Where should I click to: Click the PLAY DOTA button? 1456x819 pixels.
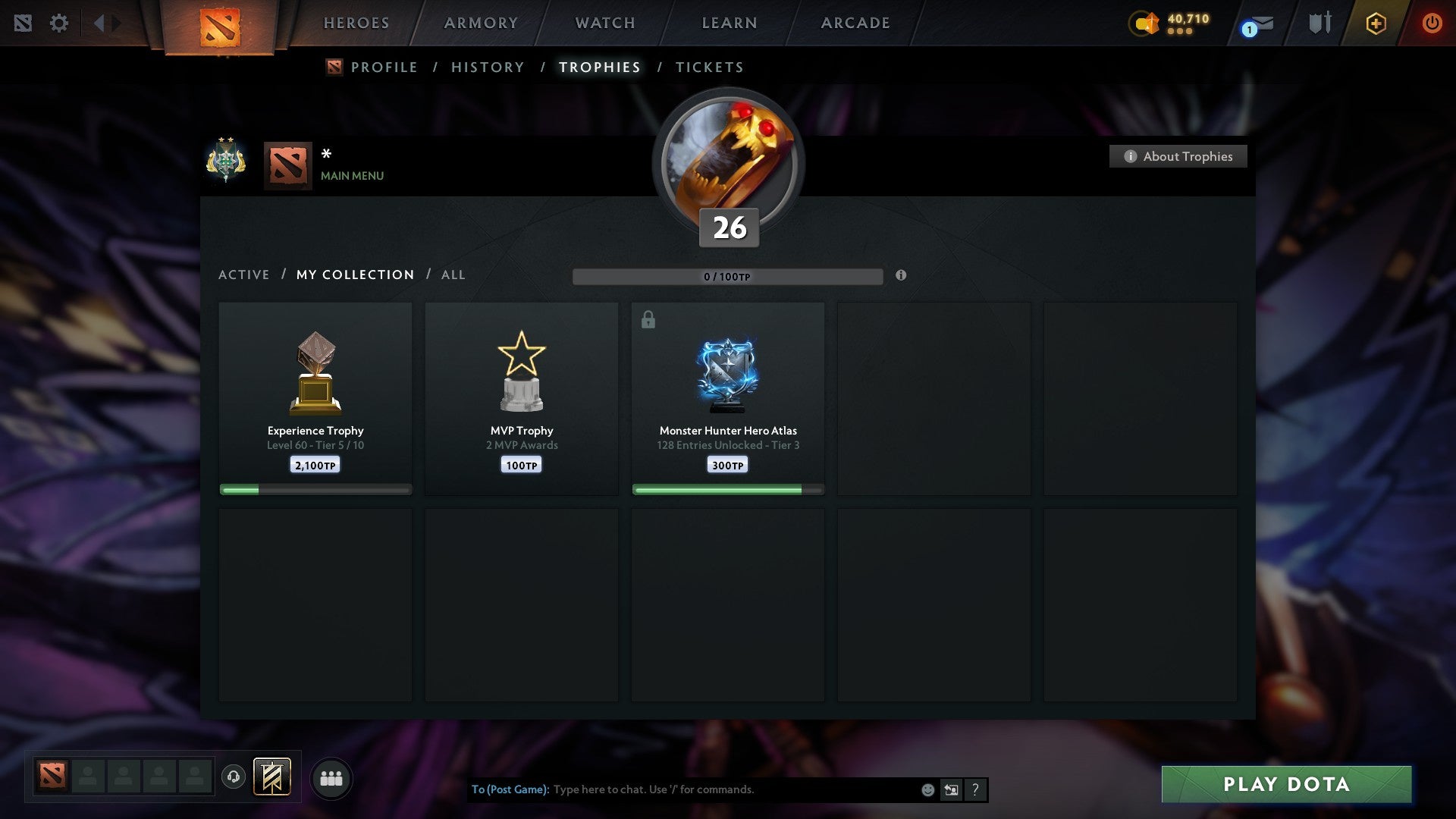click(x=1285, y=784)
